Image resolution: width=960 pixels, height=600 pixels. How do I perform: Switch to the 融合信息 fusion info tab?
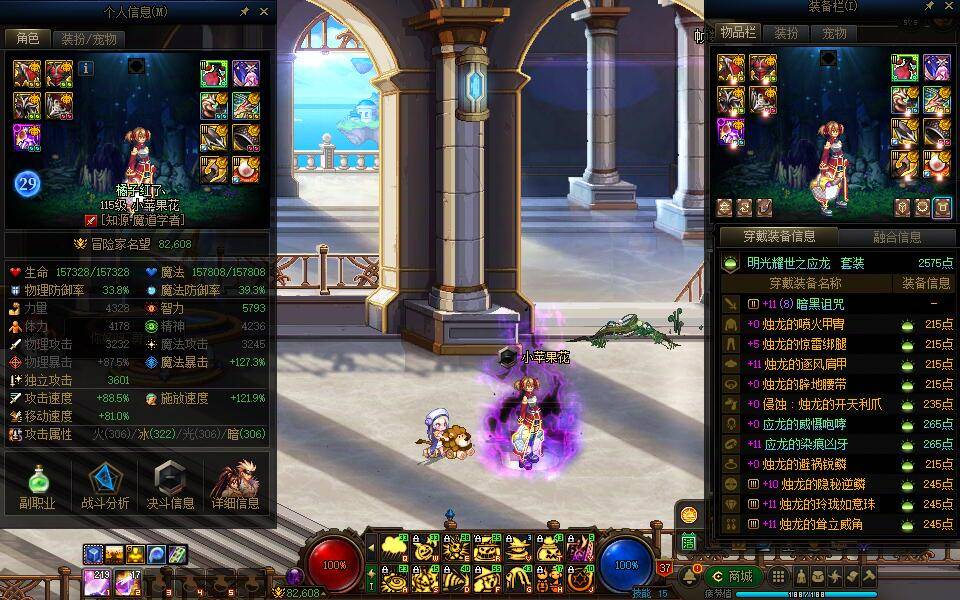tap(895, 237)
